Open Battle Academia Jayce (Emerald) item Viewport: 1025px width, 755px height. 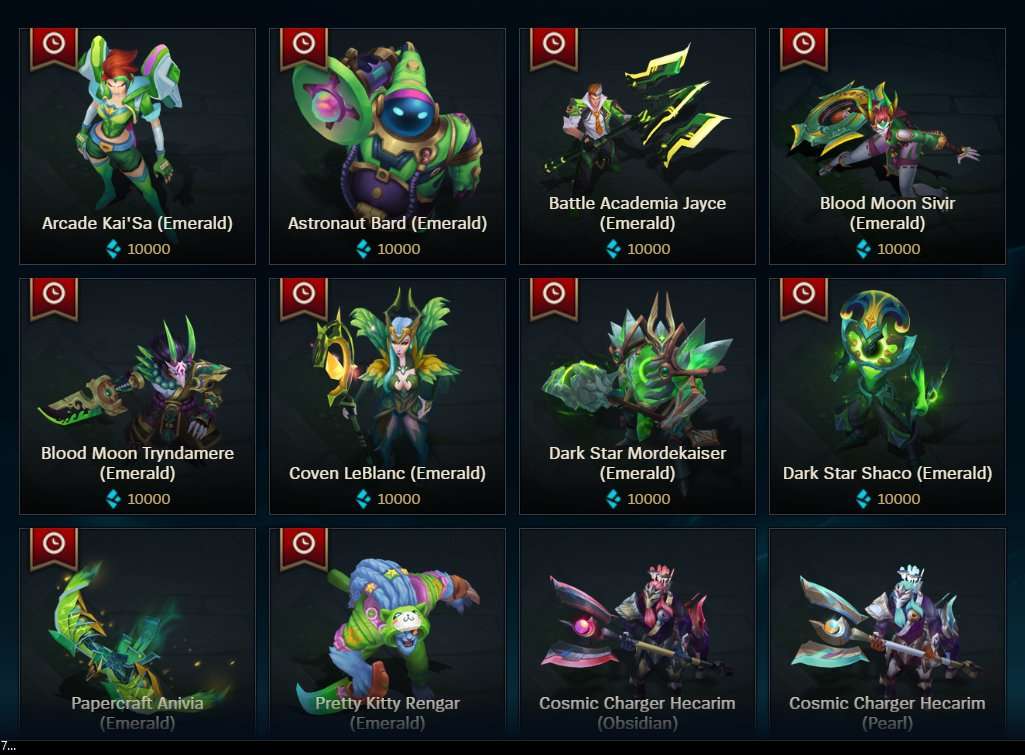(x=637, y=146)
